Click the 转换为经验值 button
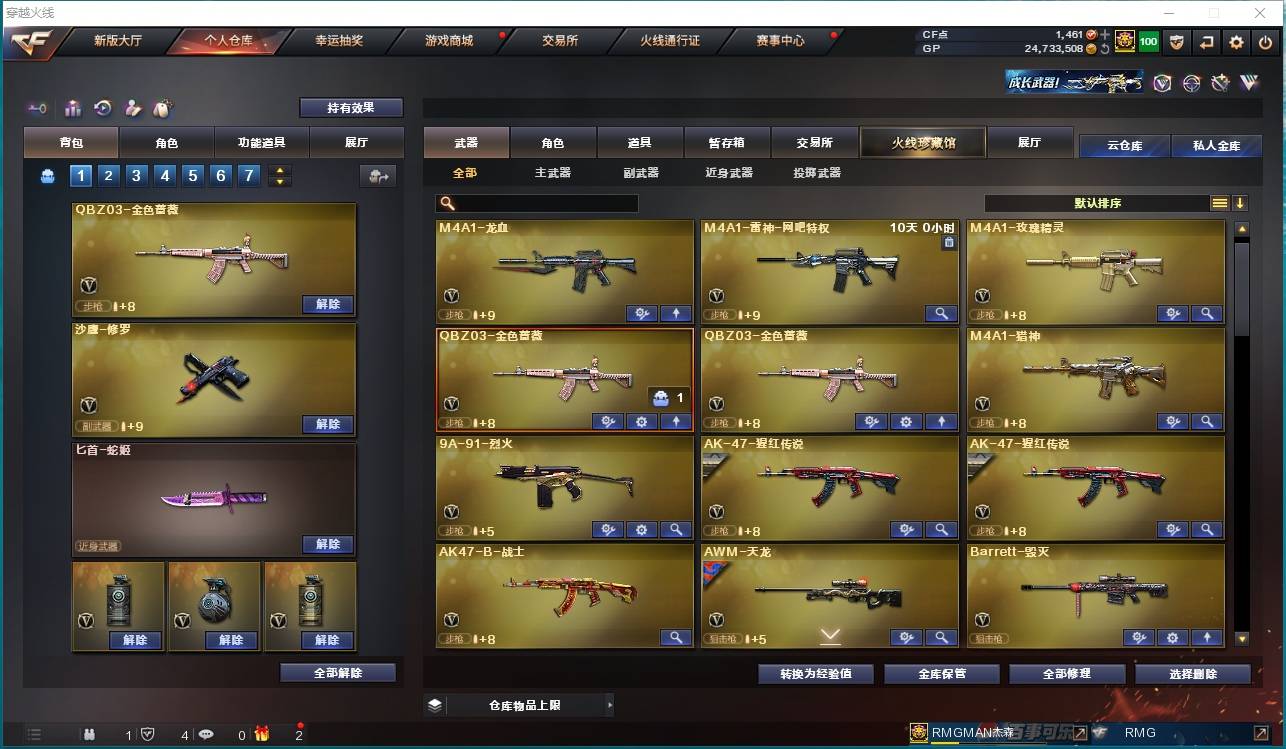Image resolution: width=1286 pixels, height=749 pixels. [x=813, y=673]
